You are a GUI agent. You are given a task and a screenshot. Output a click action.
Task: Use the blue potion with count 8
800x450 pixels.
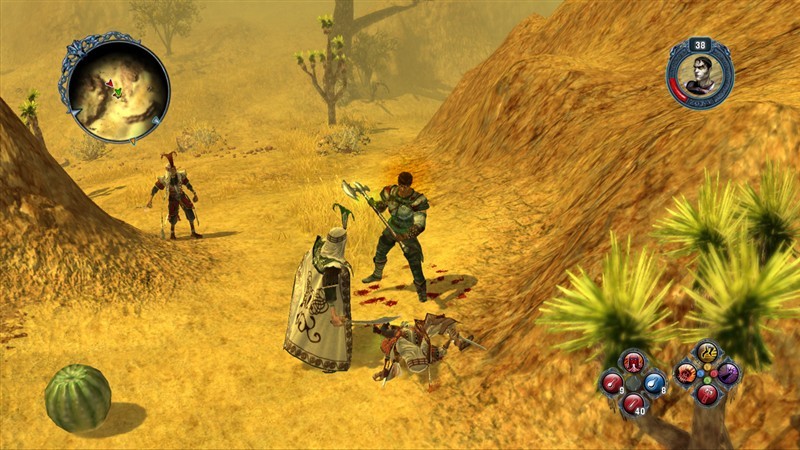(x=654, y=382)
